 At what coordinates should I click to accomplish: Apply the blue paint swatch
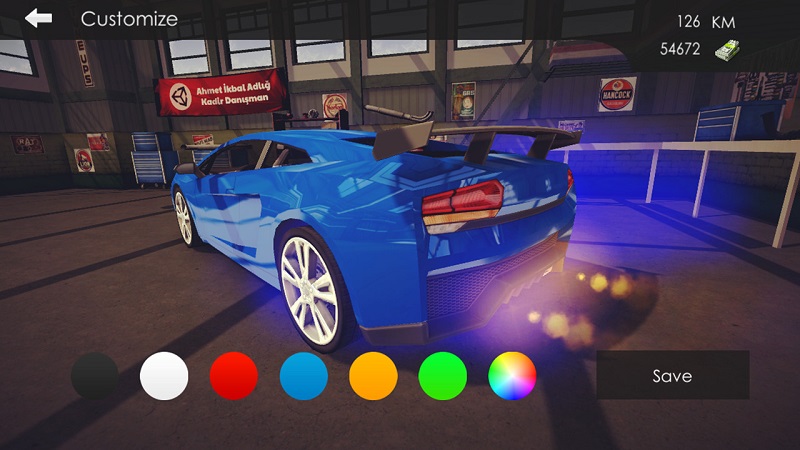tap(304, 376)
